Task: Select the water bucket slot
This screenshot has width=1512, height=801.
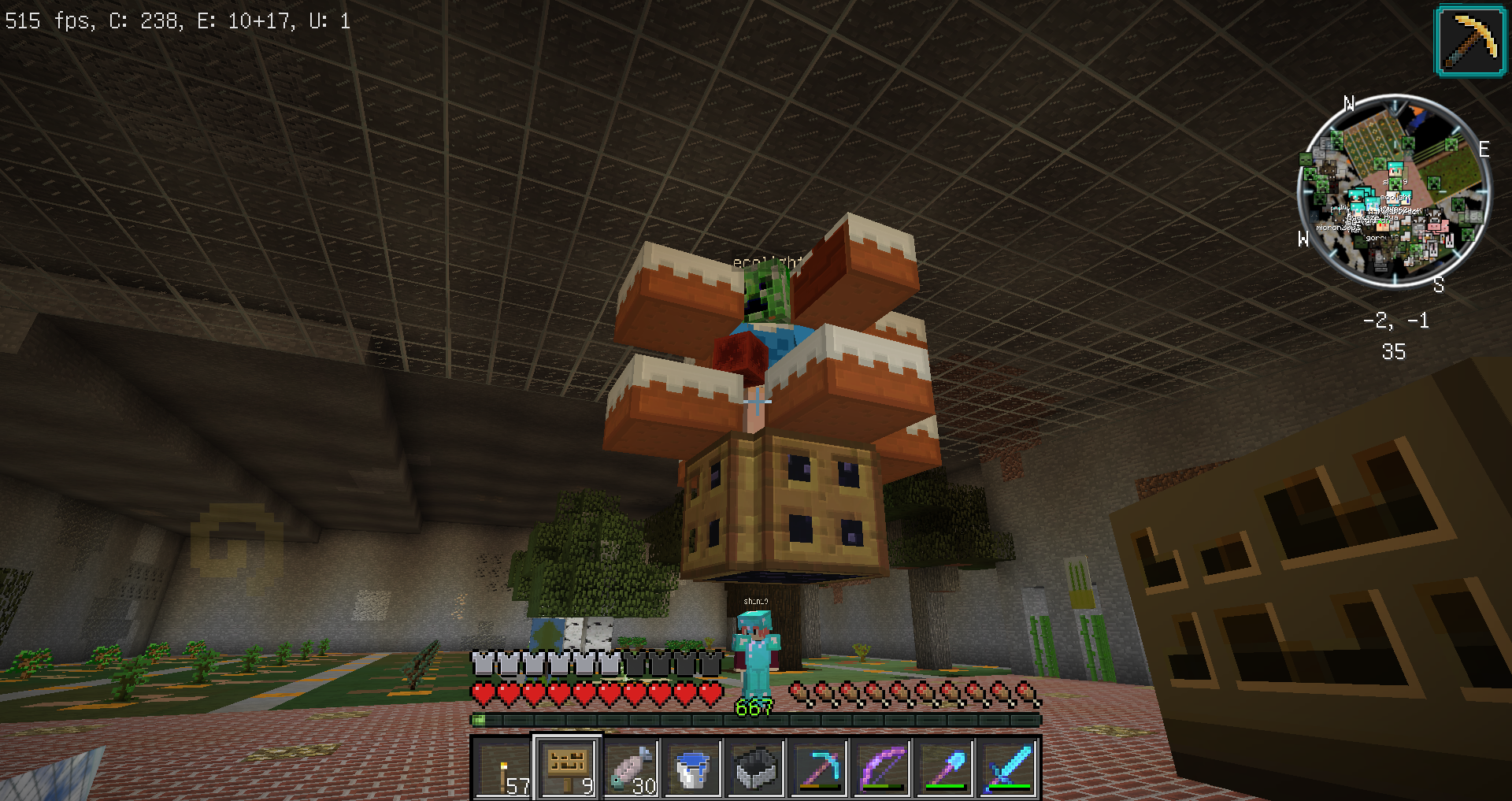Action: (x=693, y=768)
